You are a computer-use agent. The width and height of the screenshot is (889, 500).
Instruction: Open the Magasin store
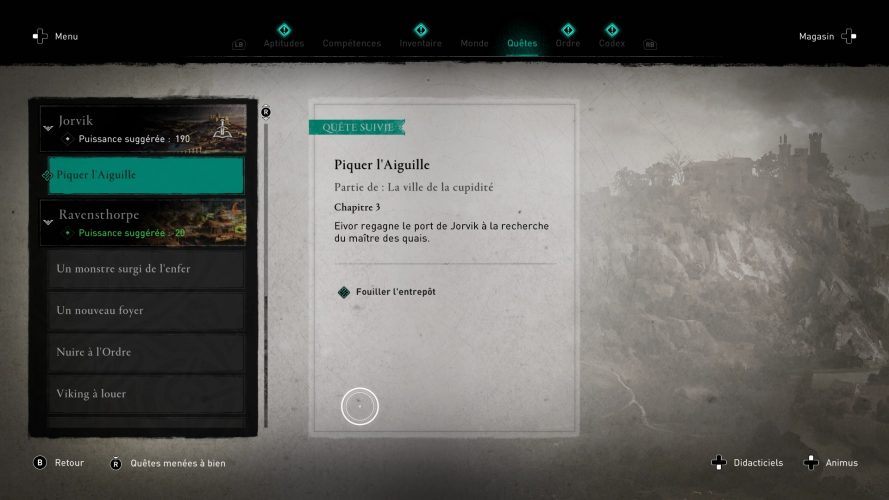coord(827,37)
